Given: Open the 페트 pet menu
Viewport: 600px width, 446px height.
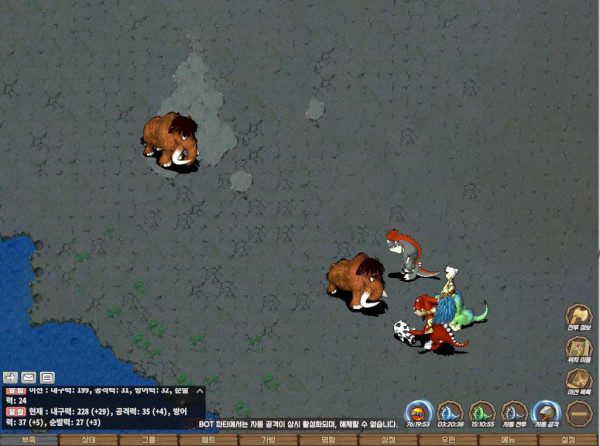Looking at the screenshot, I should 209,440.
